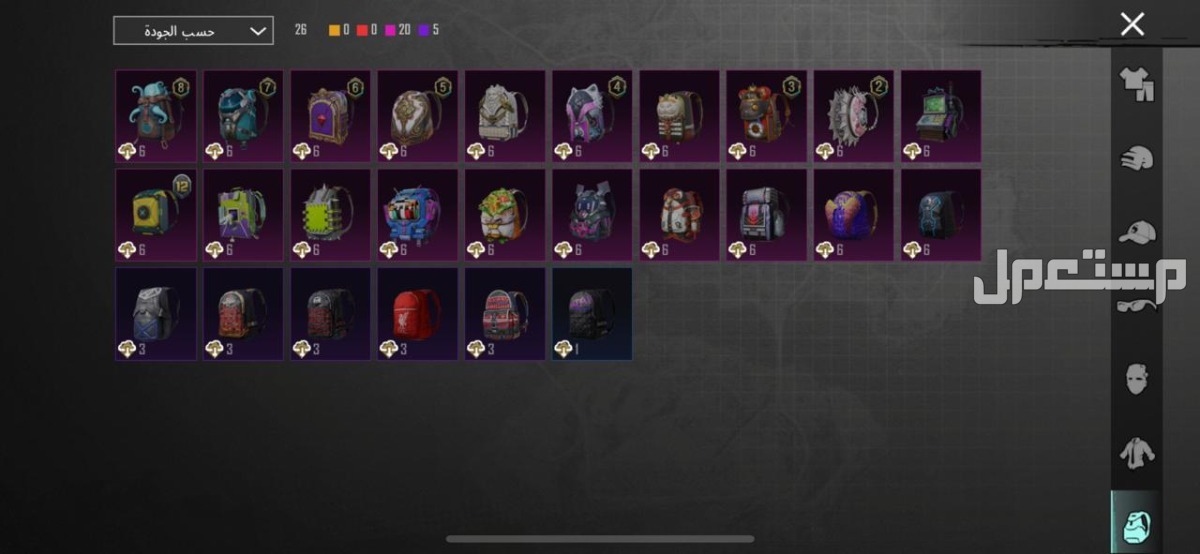Open the cap headwear category tab
This screenshot has width=1200, height=554.
point(1136,232)
